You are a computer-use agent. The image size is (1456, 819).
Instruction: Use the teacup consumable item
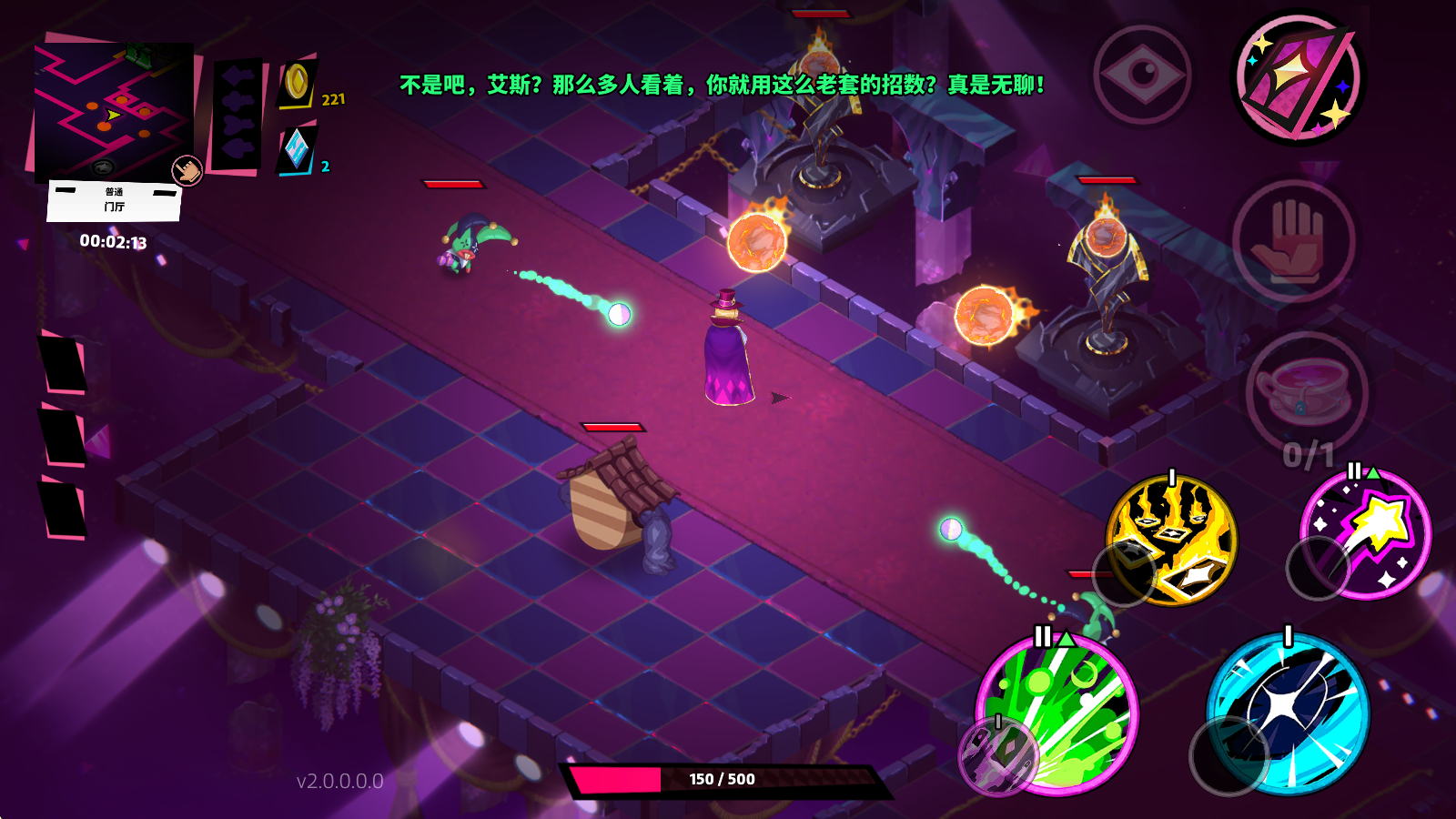[1305, 391]
